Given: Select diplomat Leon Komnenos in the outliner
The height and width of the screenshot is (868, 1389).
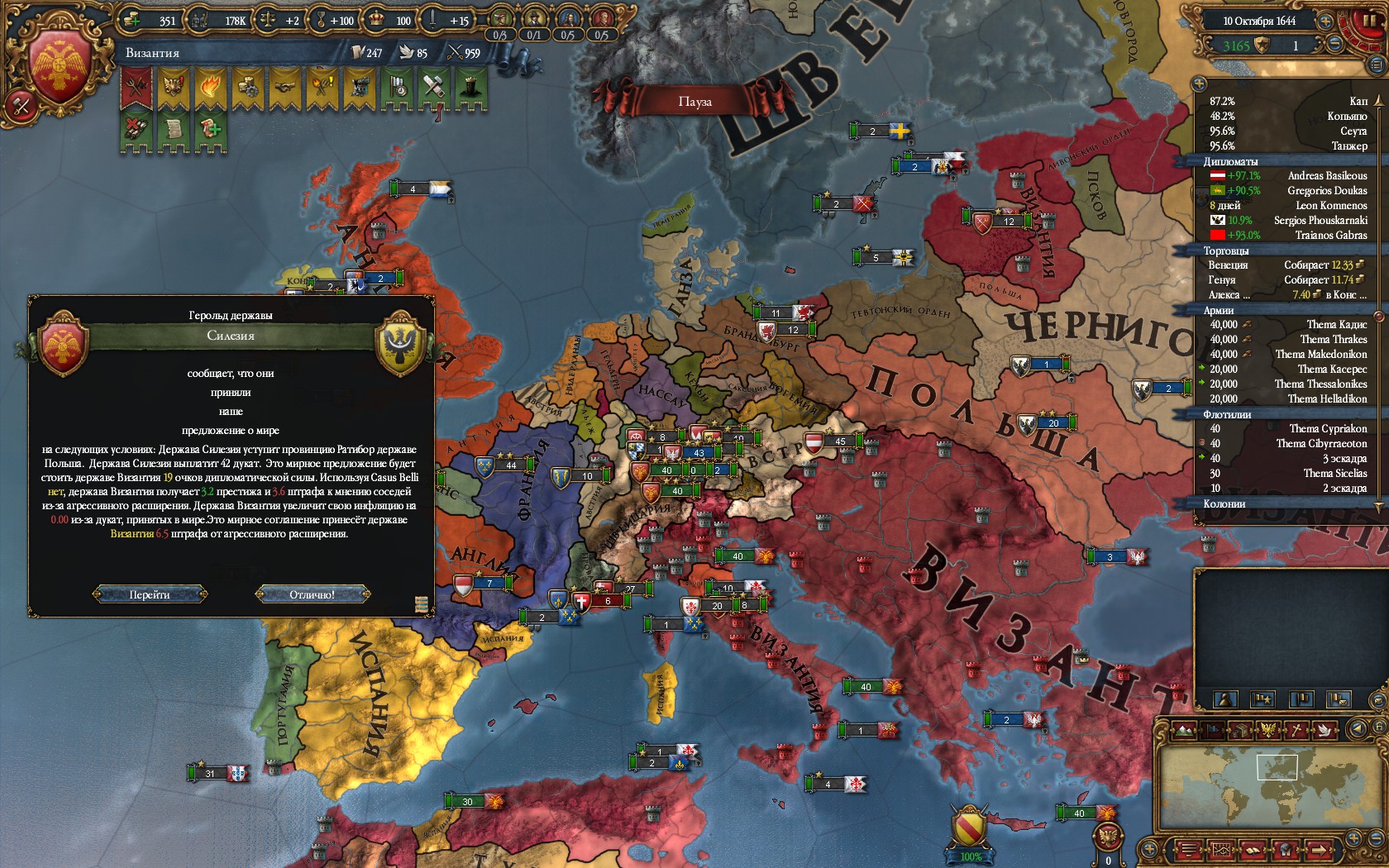Looking at the screenshot, I should tap(1331, 205).
